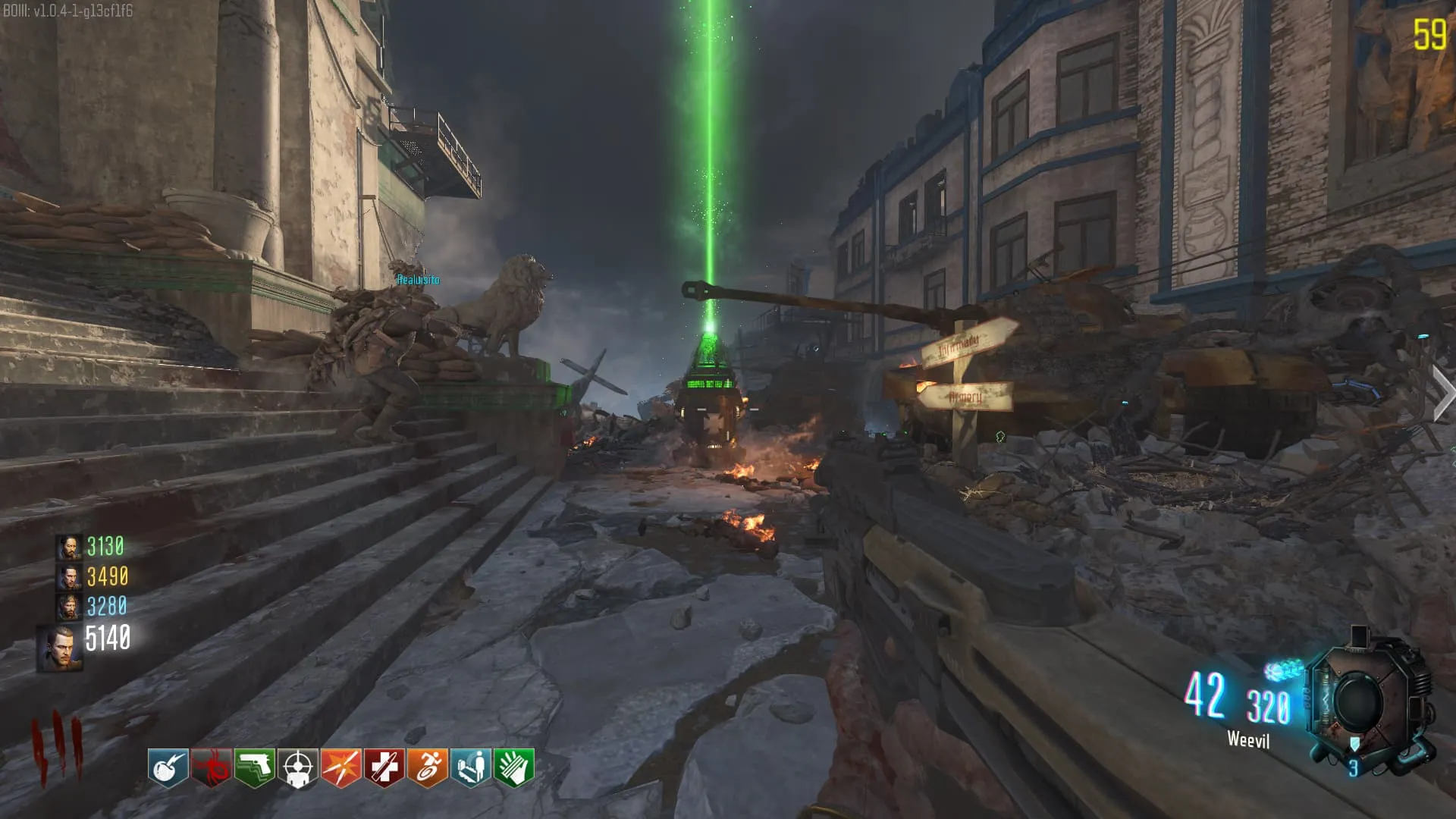
Task: Click the white-score player portrait
Action: click(59, 648)
